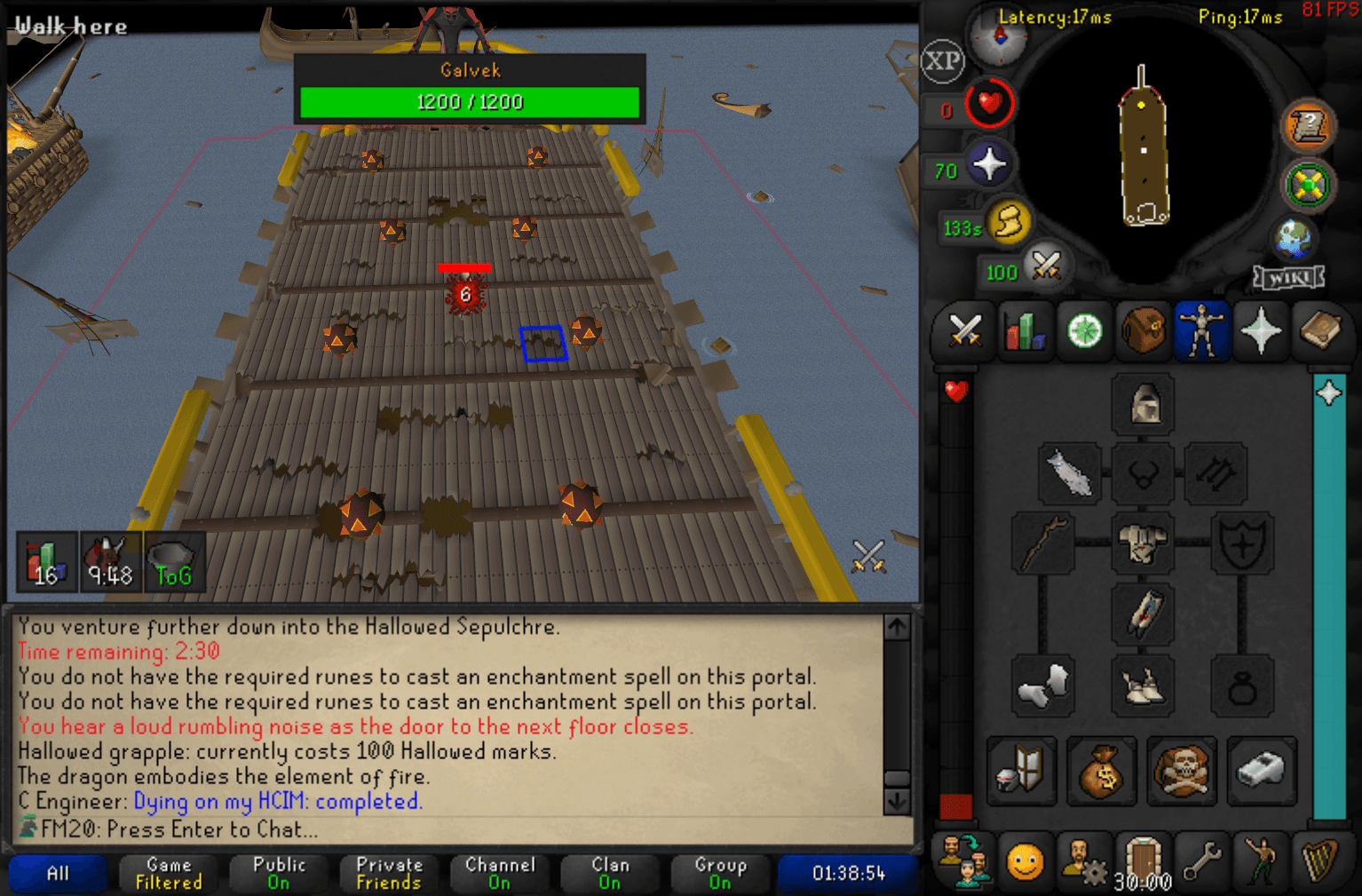Open the Prayer star tab
The image size is (1362, 896).
click(1263, 331)
